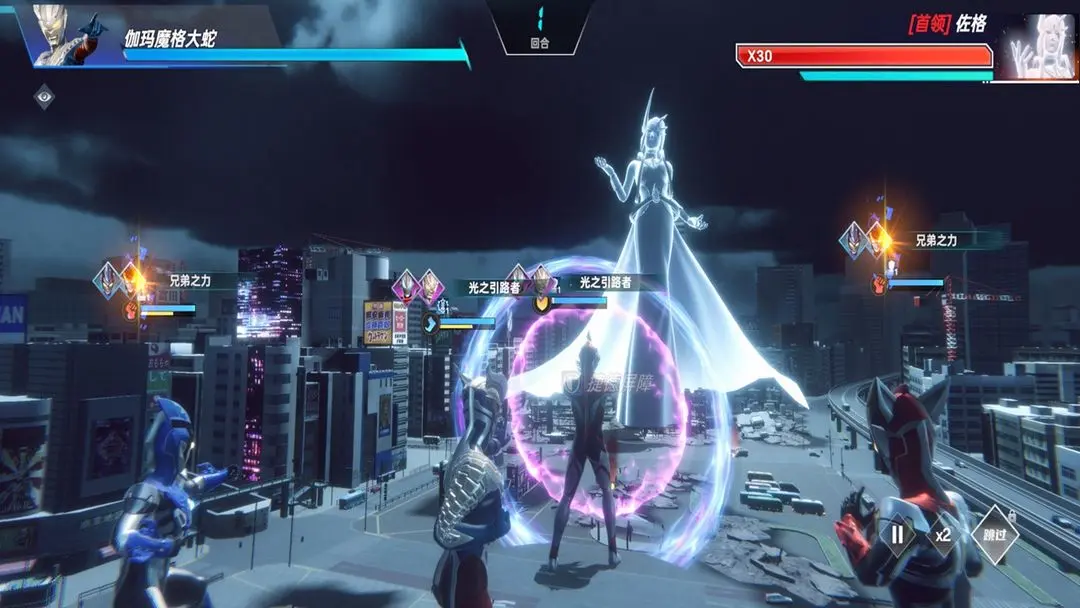1080x608 pixels.
Task: Toggle the x2 battle speed
Action: click(x=943, y=535)
